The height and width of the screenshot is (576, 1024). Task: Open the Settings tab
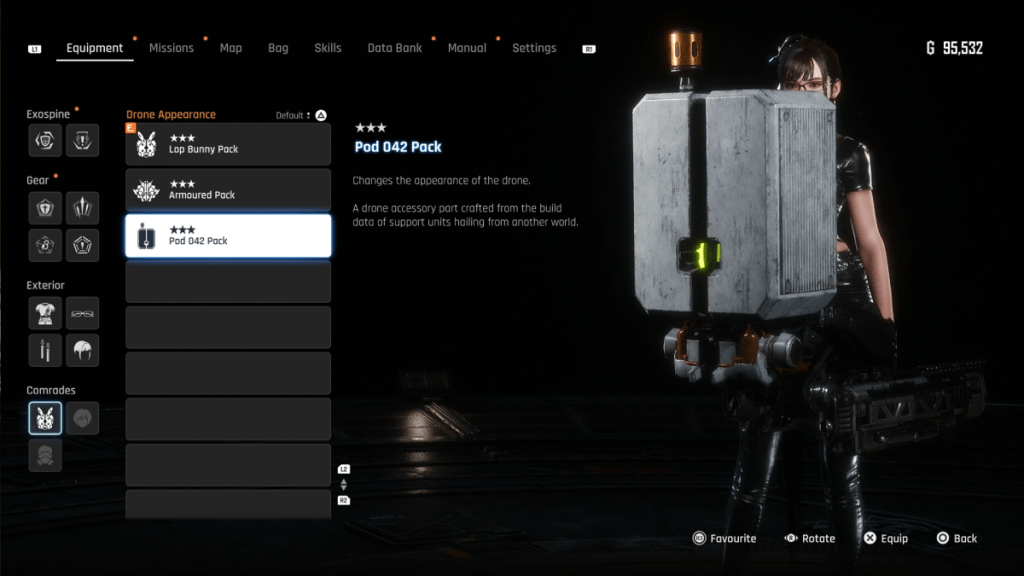pos(534,48)
